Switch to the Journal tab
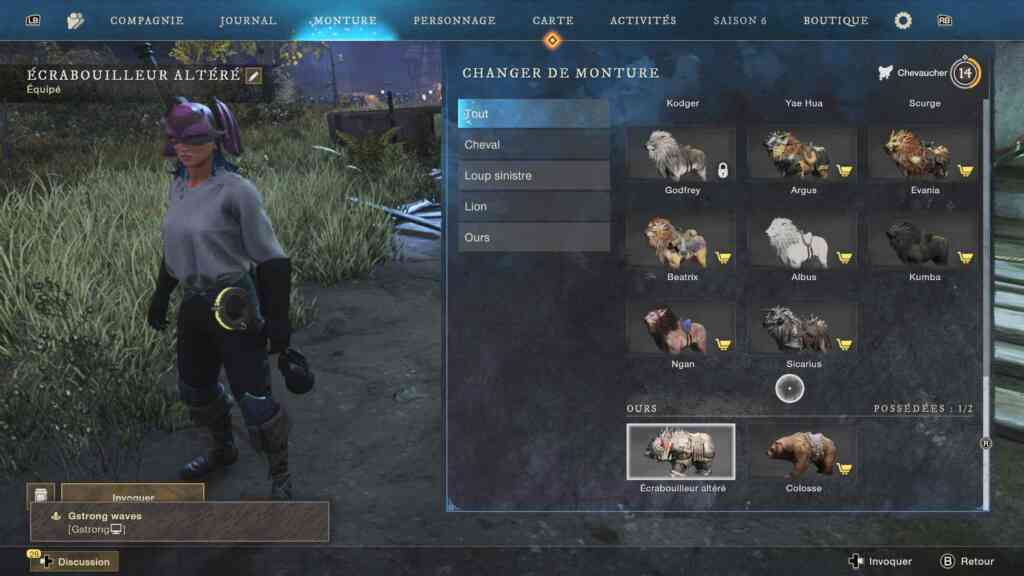Screen dimensions: 1024x576 pyautogui.click(x=248, y=21)
